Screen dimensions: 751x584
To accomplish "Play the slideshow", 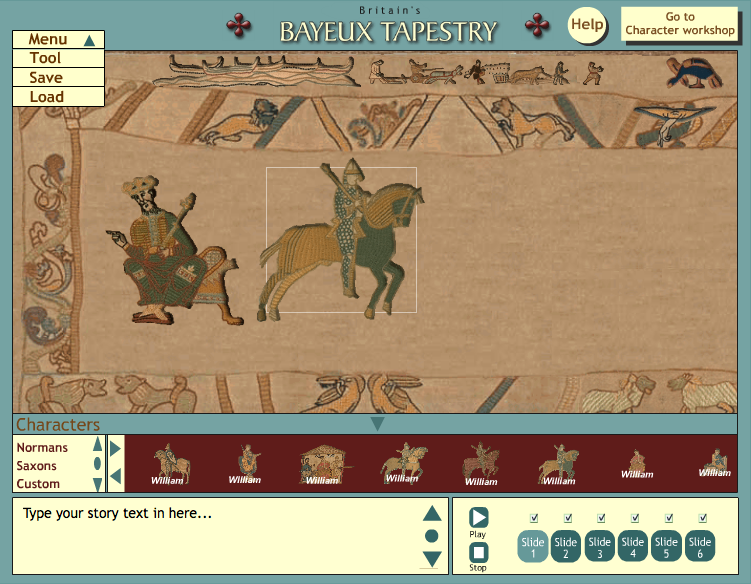I will 478,517.
